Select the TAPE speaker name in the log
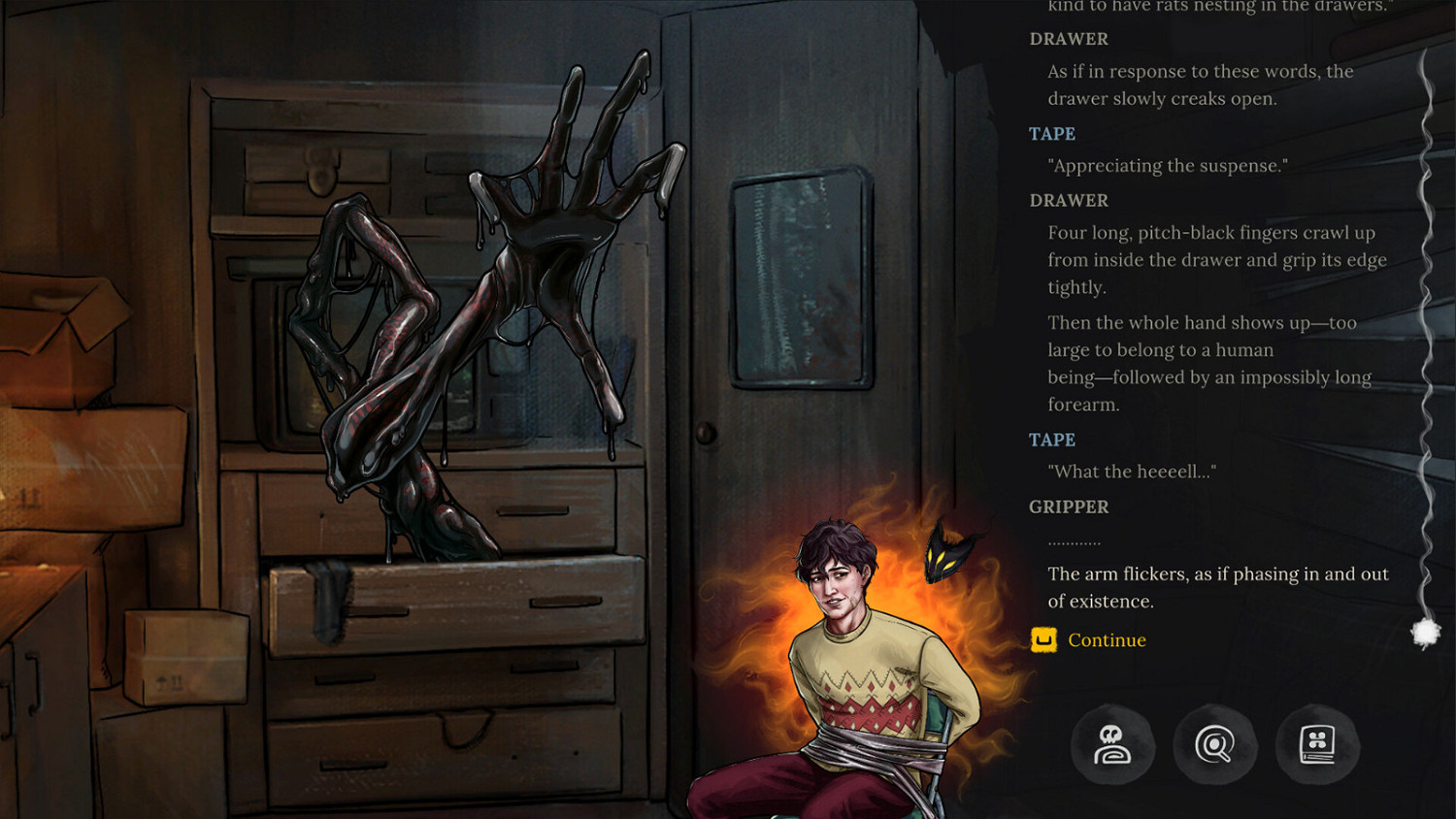The height and width of the screenshot is (819, 1456). 1051,440
